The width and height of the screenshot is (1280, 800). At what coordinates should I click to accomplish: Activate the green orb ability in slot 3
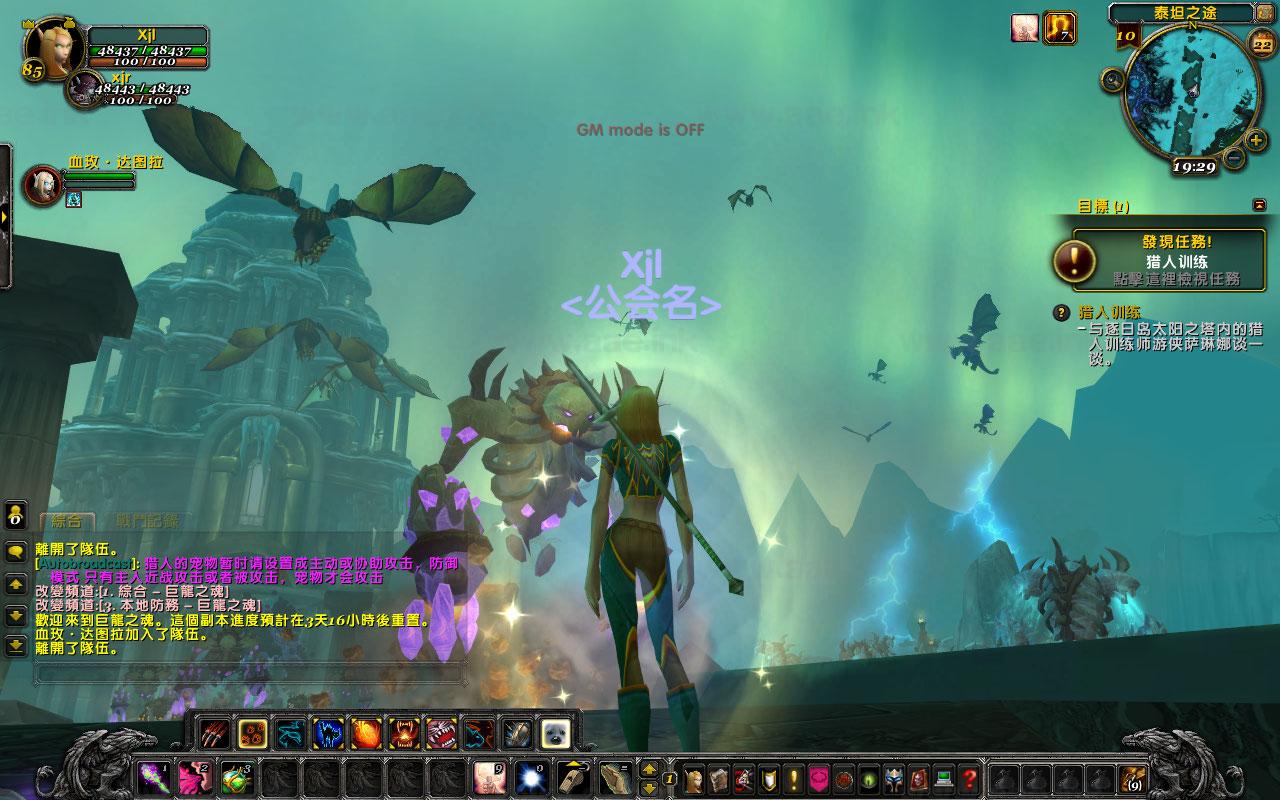(x=236, y=777)
